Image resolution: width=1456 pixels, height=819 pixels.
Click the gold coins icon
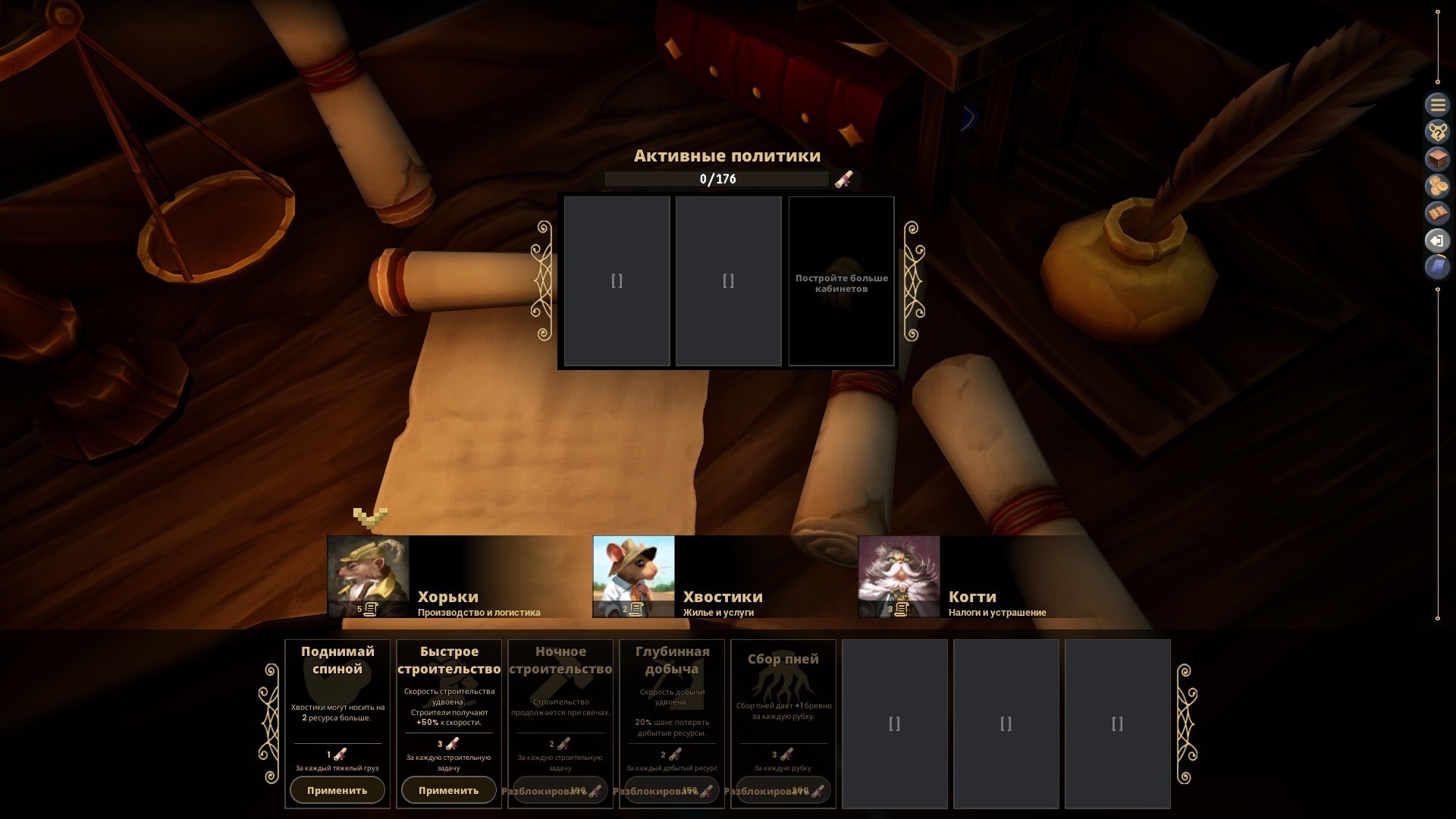point(1437,187)
